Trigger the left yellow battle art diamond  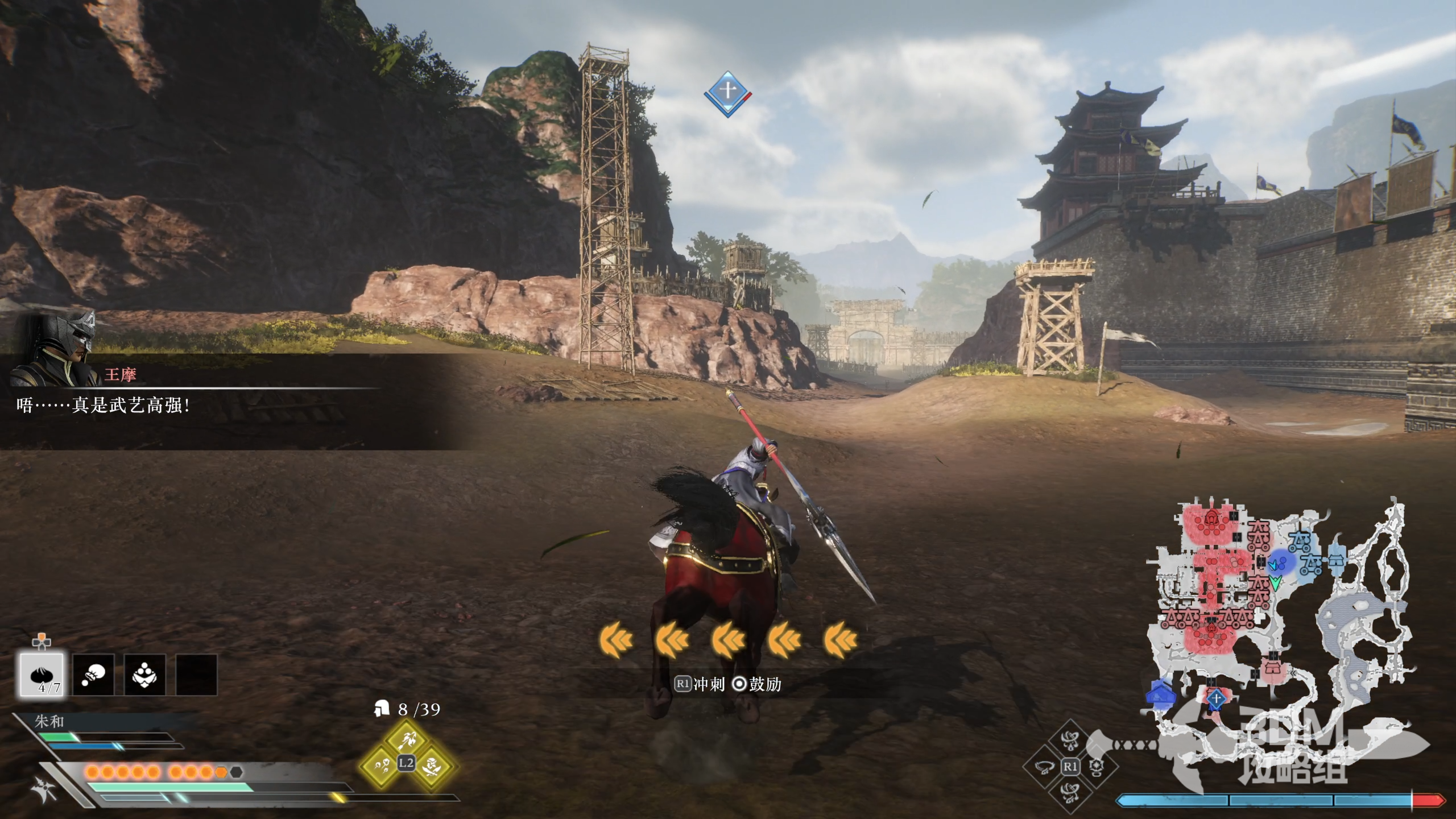(x=381, y=766)
